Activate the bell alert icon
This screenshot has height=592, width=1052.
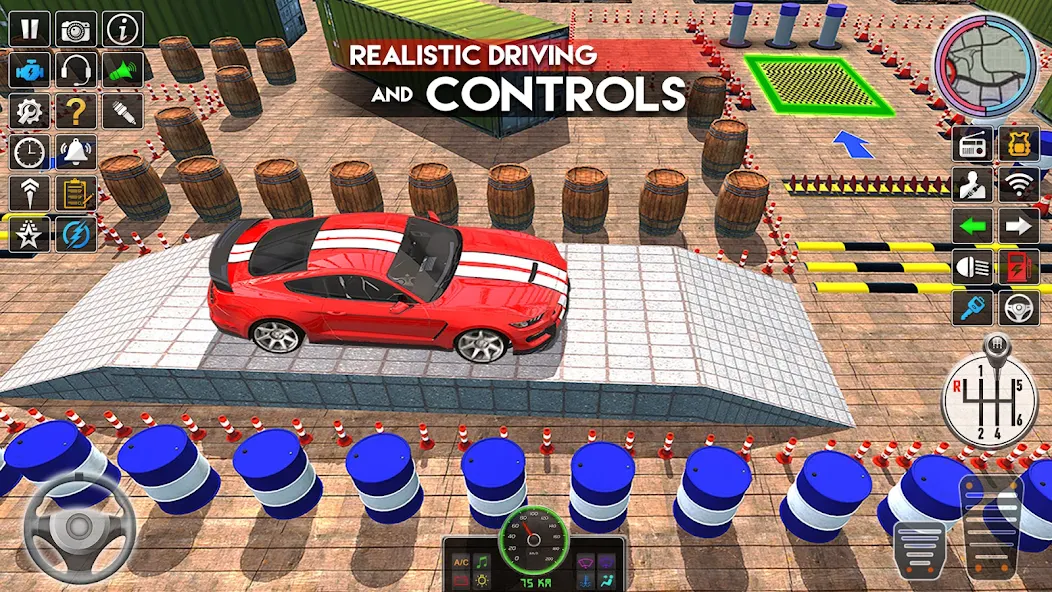(x=76, y=152)
